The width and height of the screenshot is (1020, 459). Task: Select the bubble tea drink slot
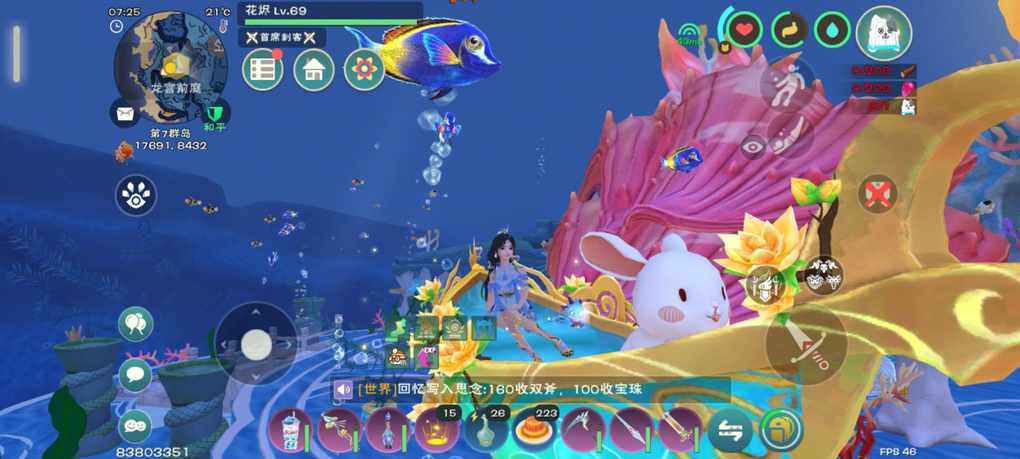[289, 431]
